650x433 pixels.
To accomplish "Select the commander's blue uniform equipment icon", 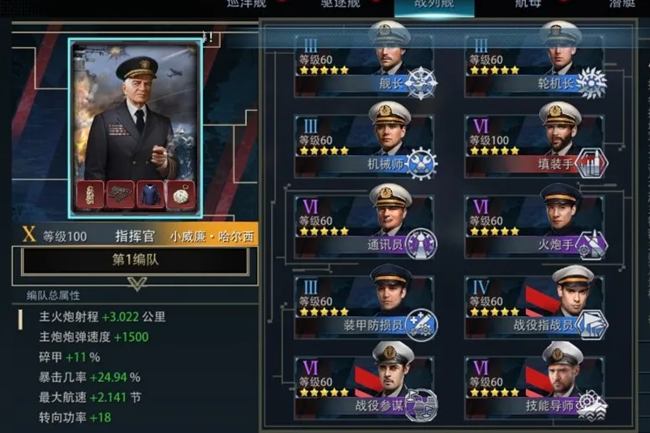I will (150, 195).
